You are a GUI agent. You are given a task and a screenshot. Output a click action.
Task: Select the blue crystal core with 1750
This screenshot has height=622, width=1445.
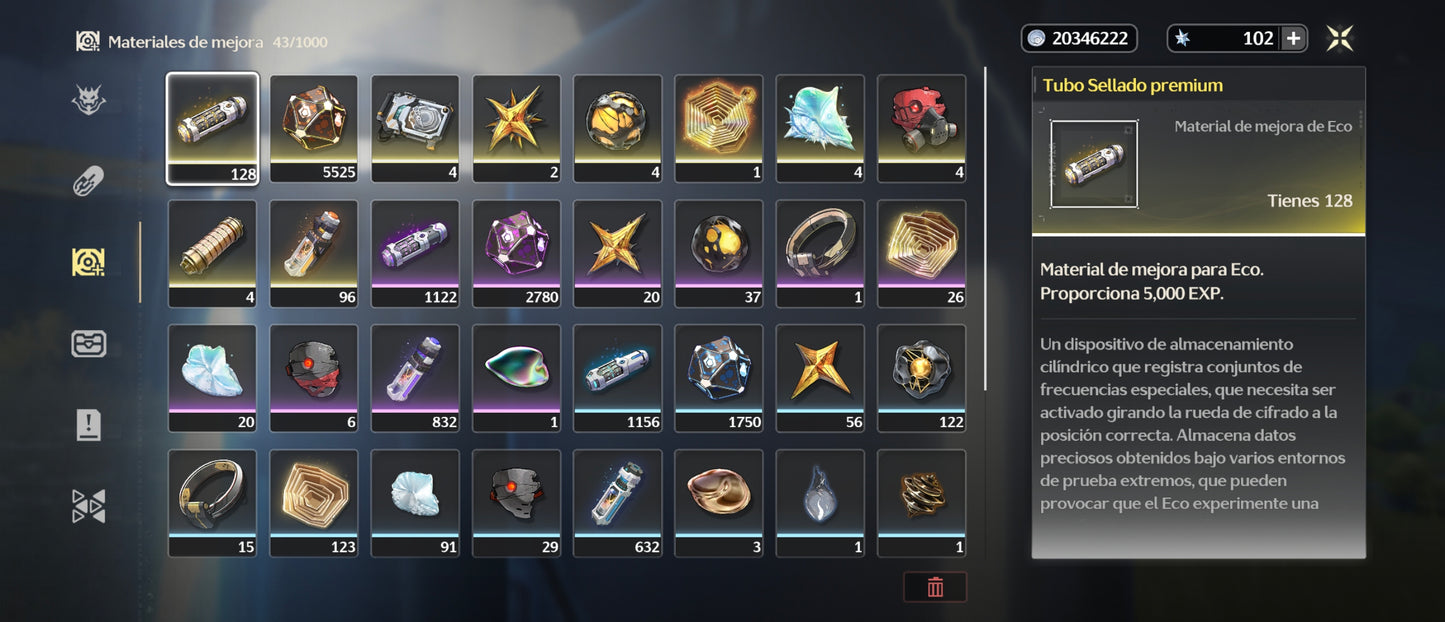pos(719,378)
